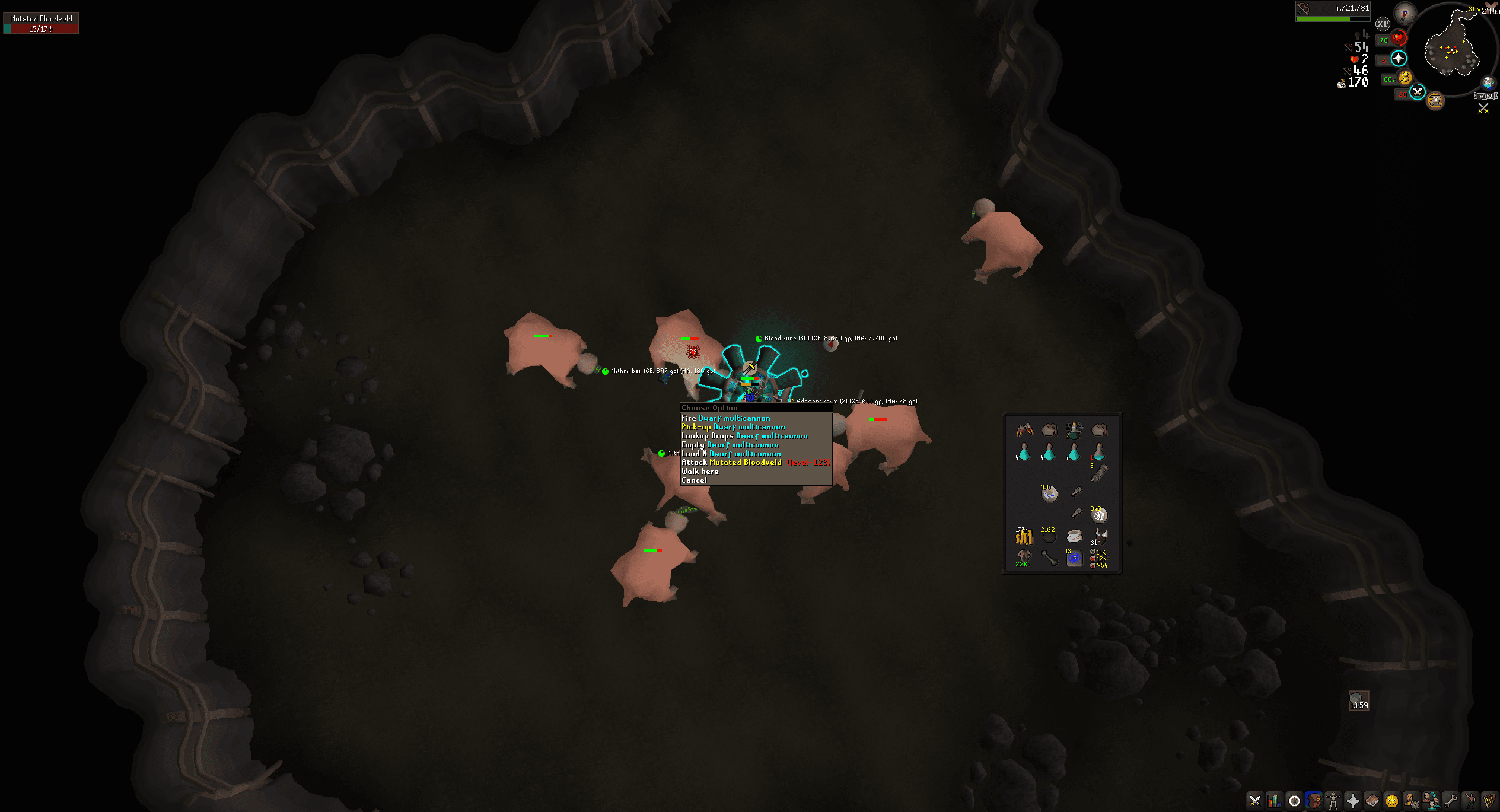Open the Music player harp tab
This screenshot has height=812, width=1500.
(1490, 800)
